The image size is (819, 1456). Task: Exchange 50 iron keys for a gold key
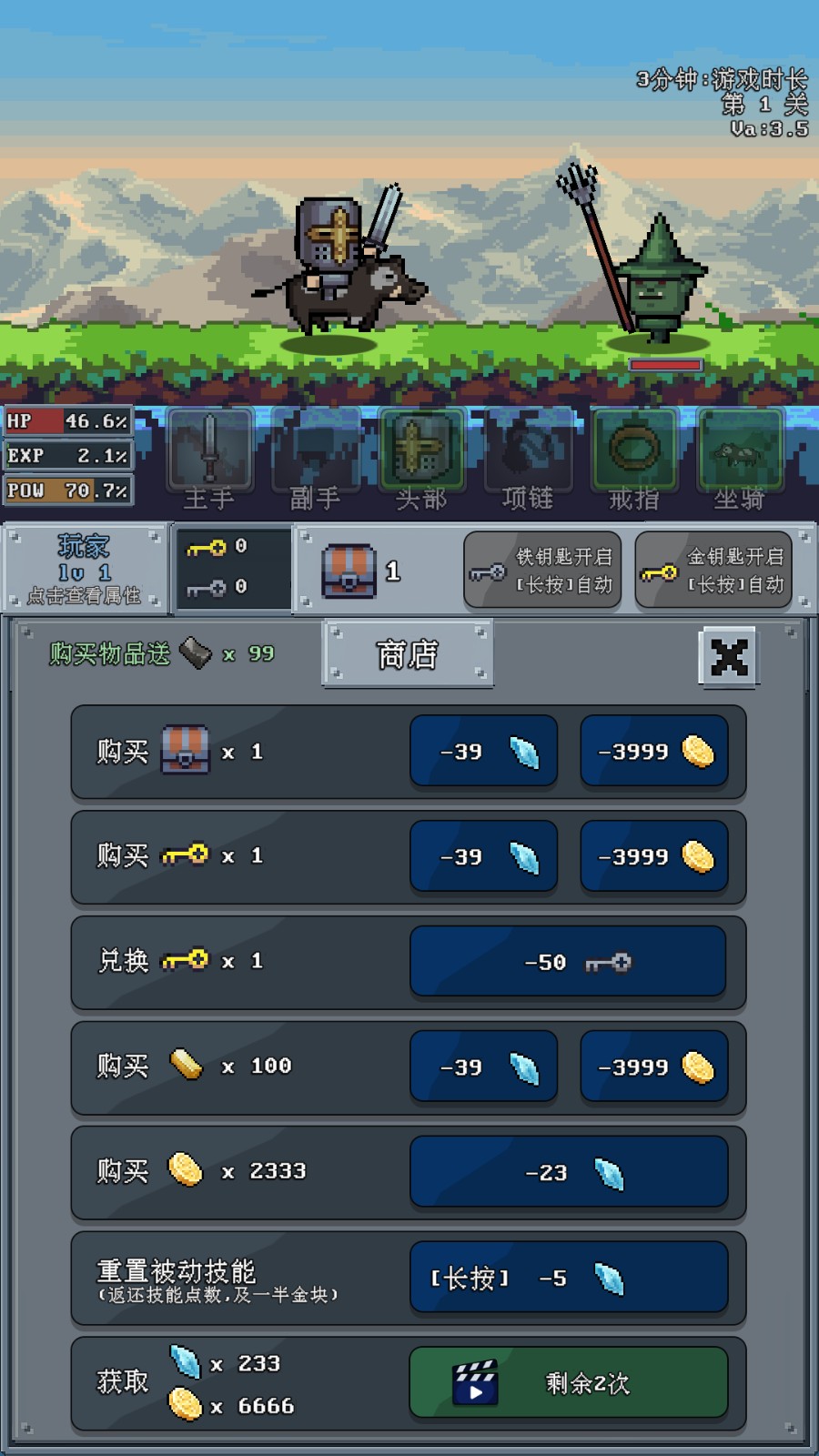568,962
